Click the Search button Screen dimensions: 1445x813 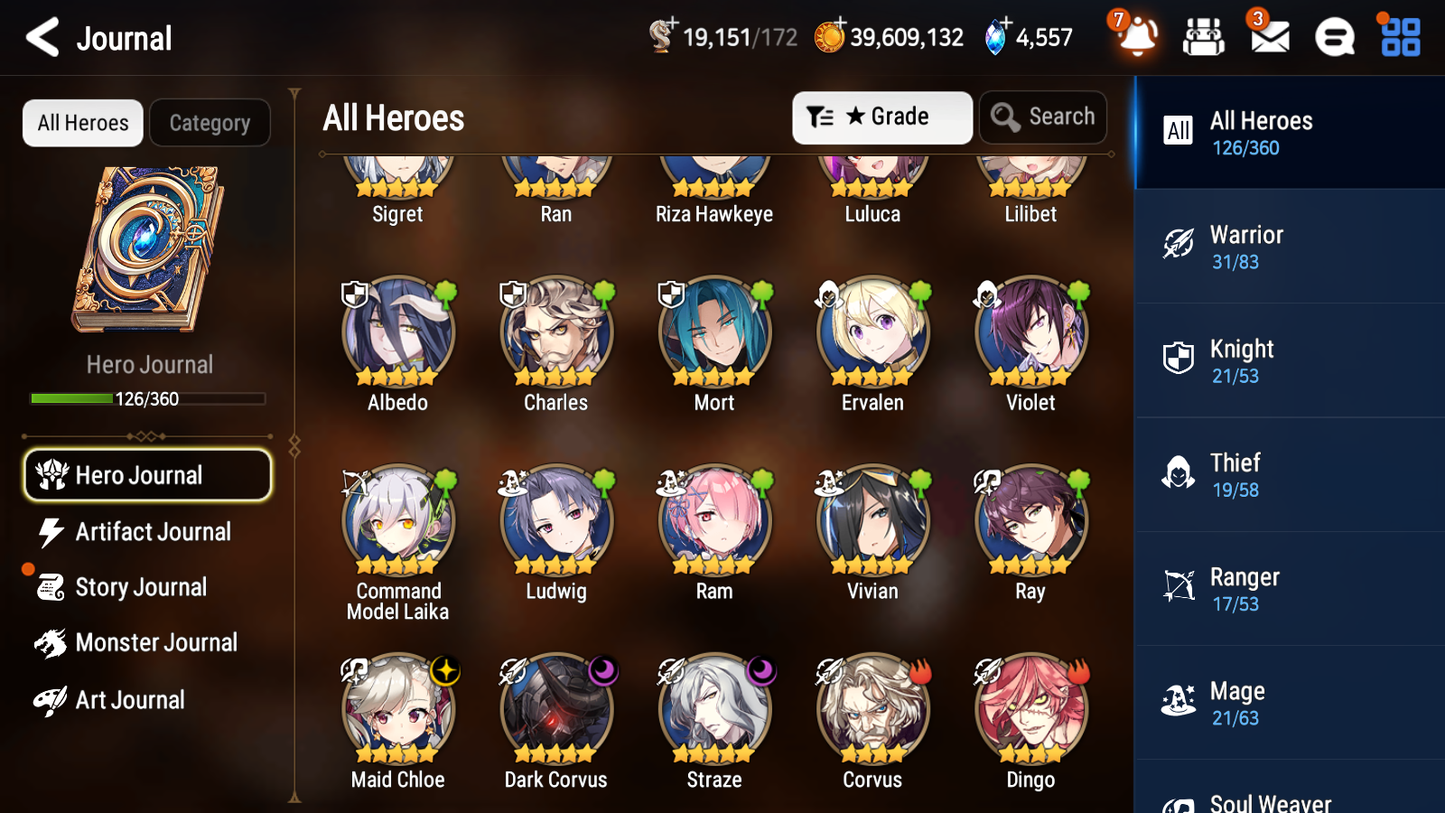[x=1043, y=117]
